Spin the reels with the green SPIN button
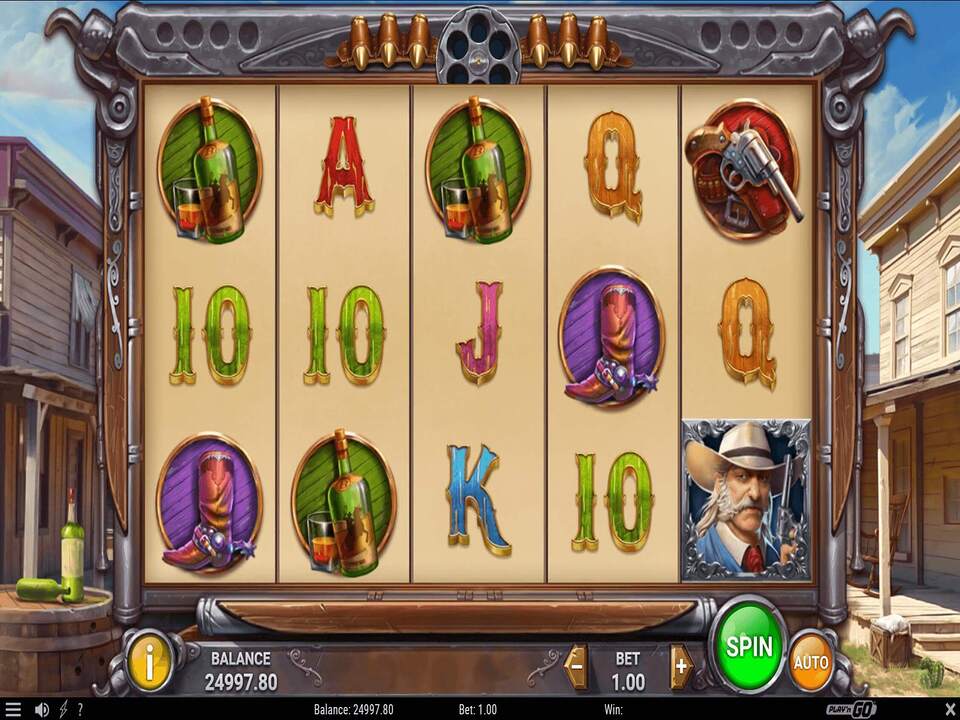The height and width of the screenshot is (720, 960). click(749, 645)
